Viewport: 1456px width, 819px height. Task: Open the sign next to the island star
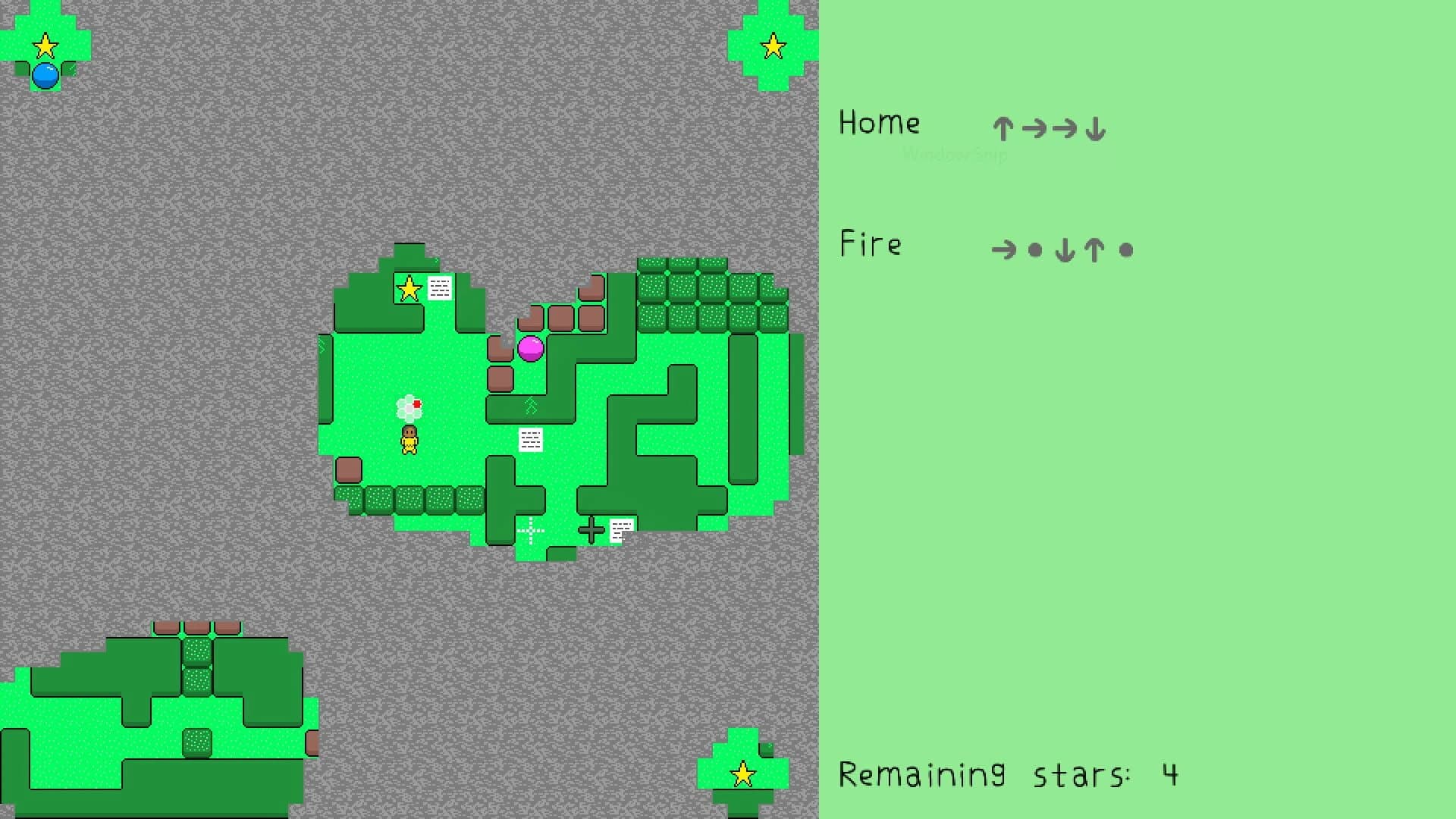click(439, 289)
